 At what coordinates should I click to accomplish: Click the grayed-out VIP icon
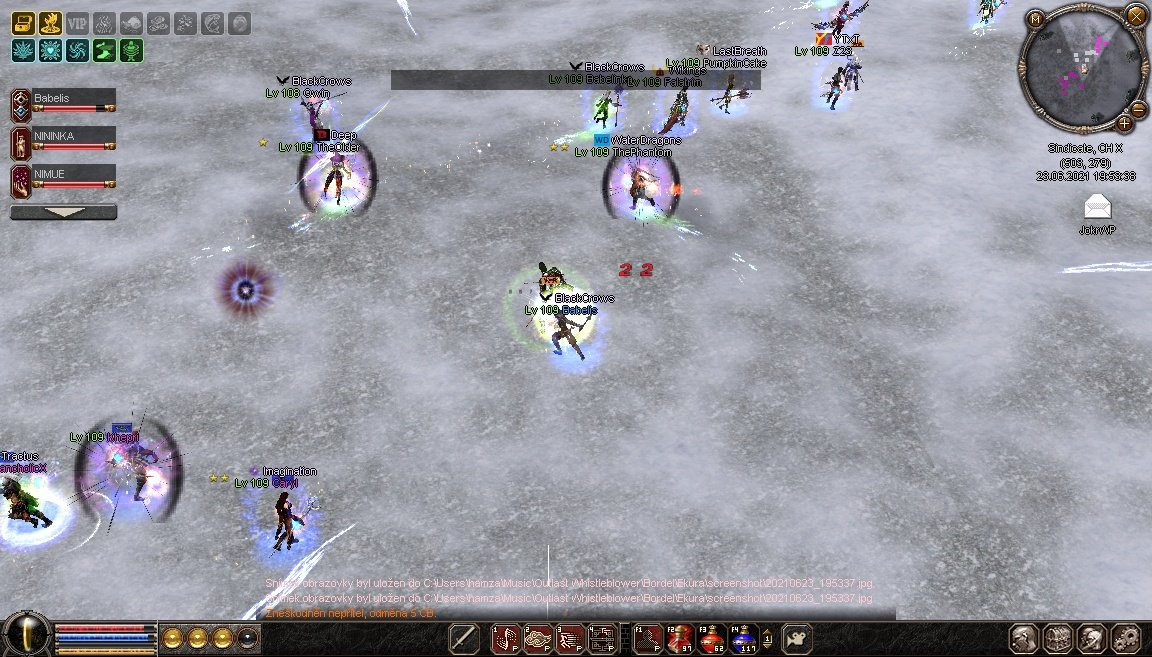pos(77,23)
